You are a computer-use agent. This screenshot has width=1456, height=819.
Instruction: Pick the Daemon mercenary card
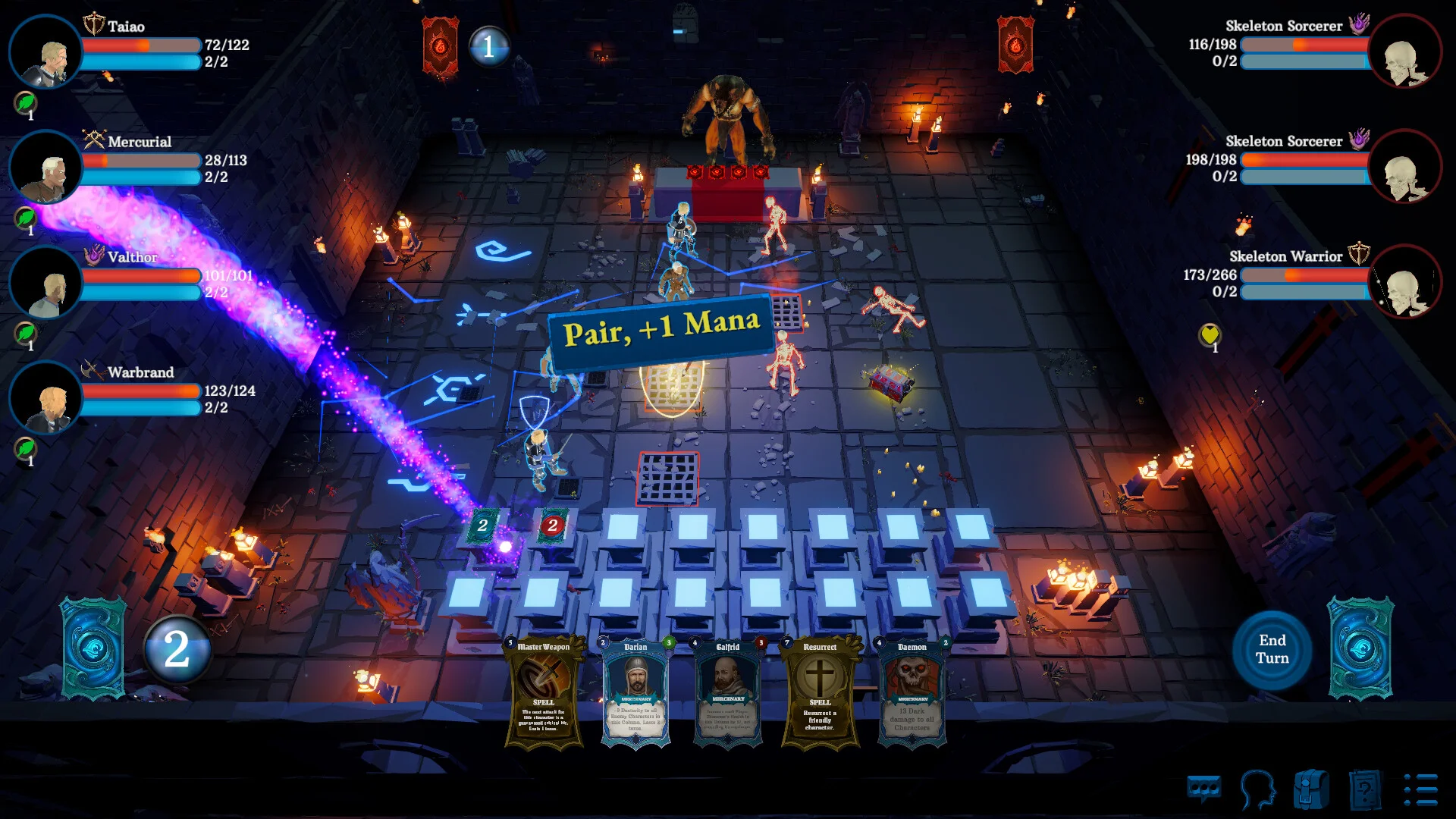912,692
